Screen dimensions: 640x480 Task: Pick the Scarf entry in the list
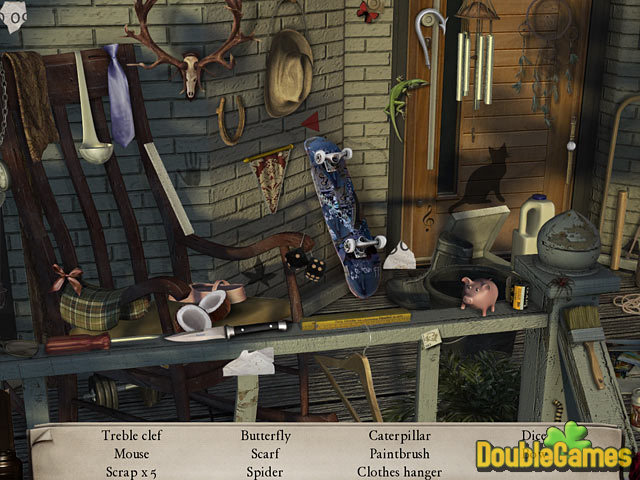coord(266,454)
